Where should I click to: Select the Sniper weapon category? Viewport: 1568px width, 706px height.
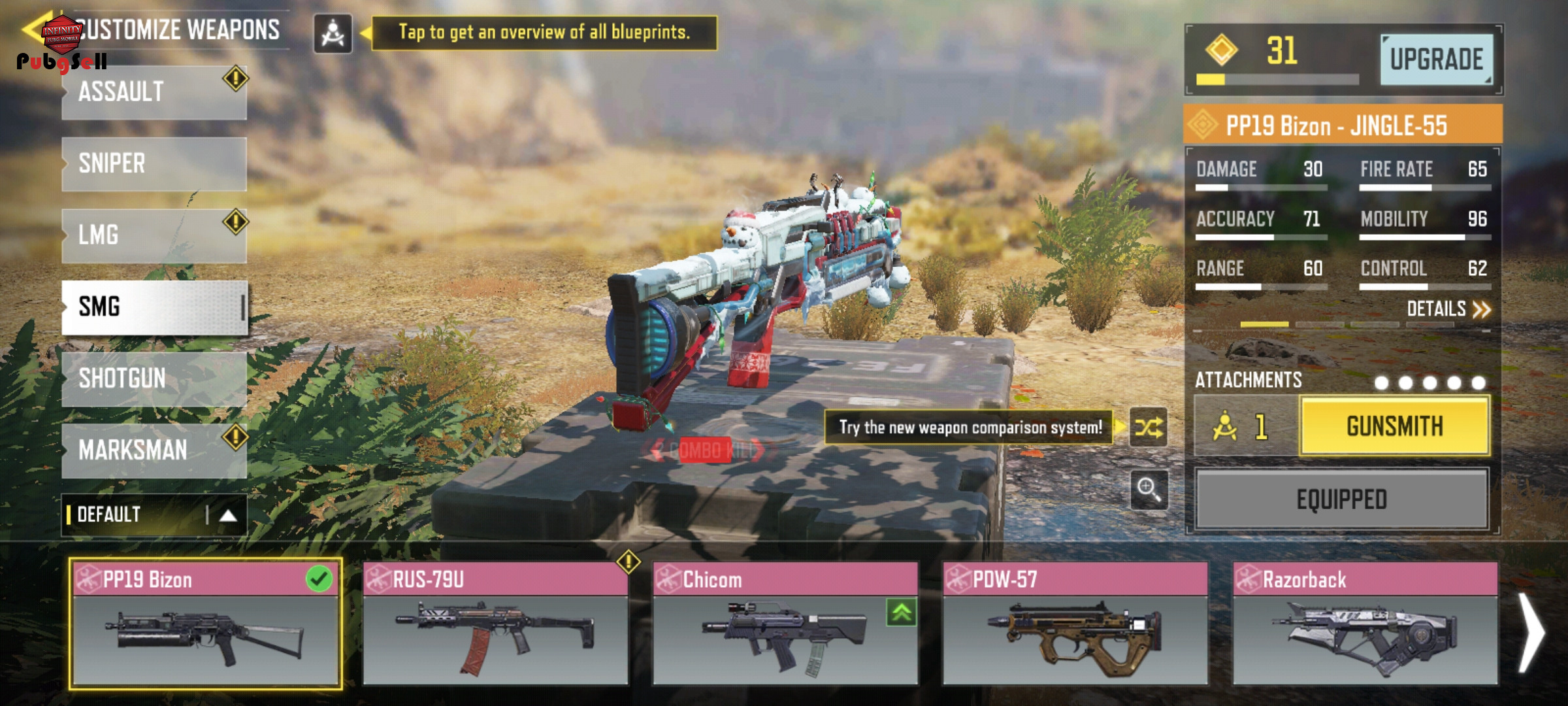[x=154, y=163]
